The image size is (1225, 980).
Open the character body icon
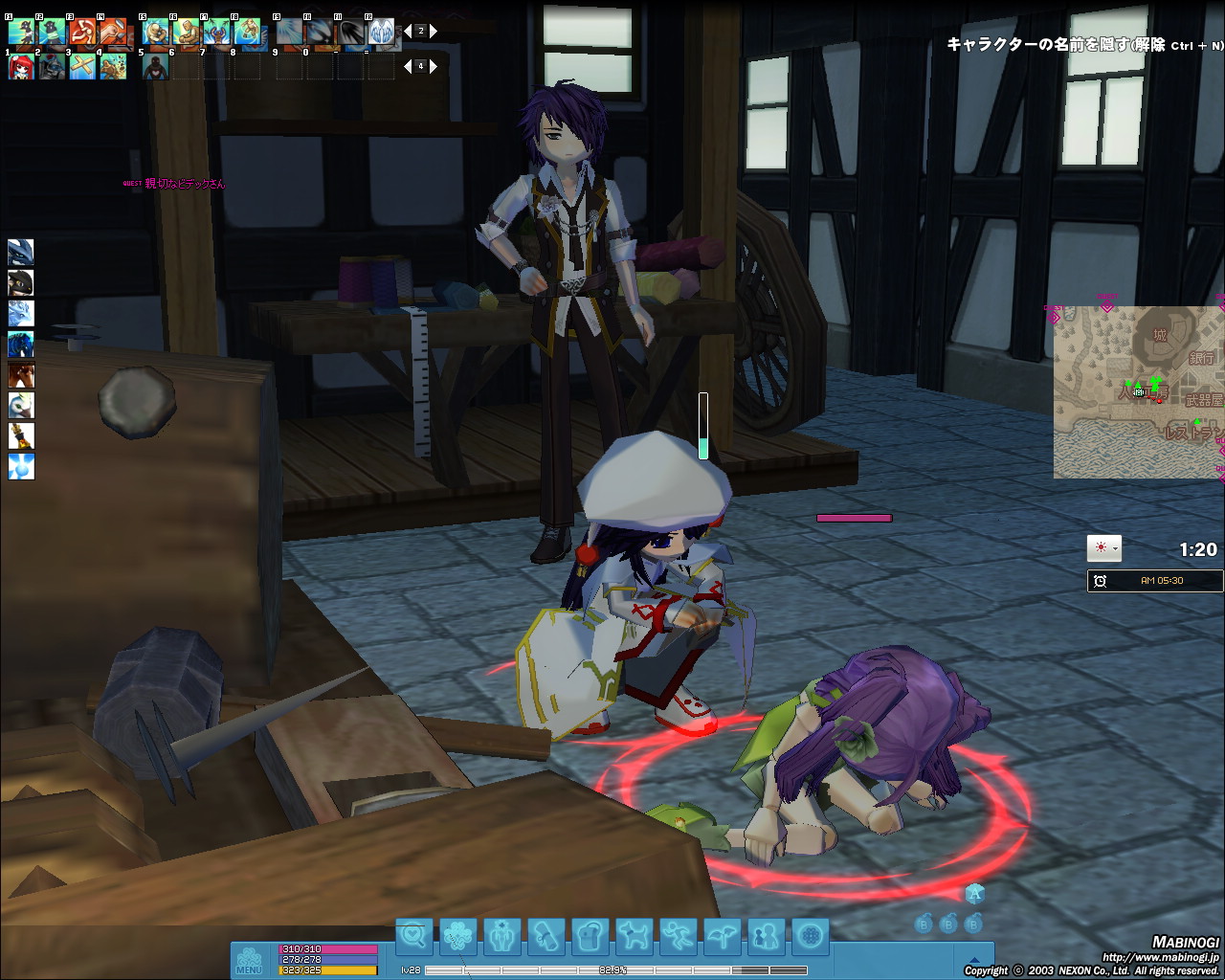pos(502,935)
